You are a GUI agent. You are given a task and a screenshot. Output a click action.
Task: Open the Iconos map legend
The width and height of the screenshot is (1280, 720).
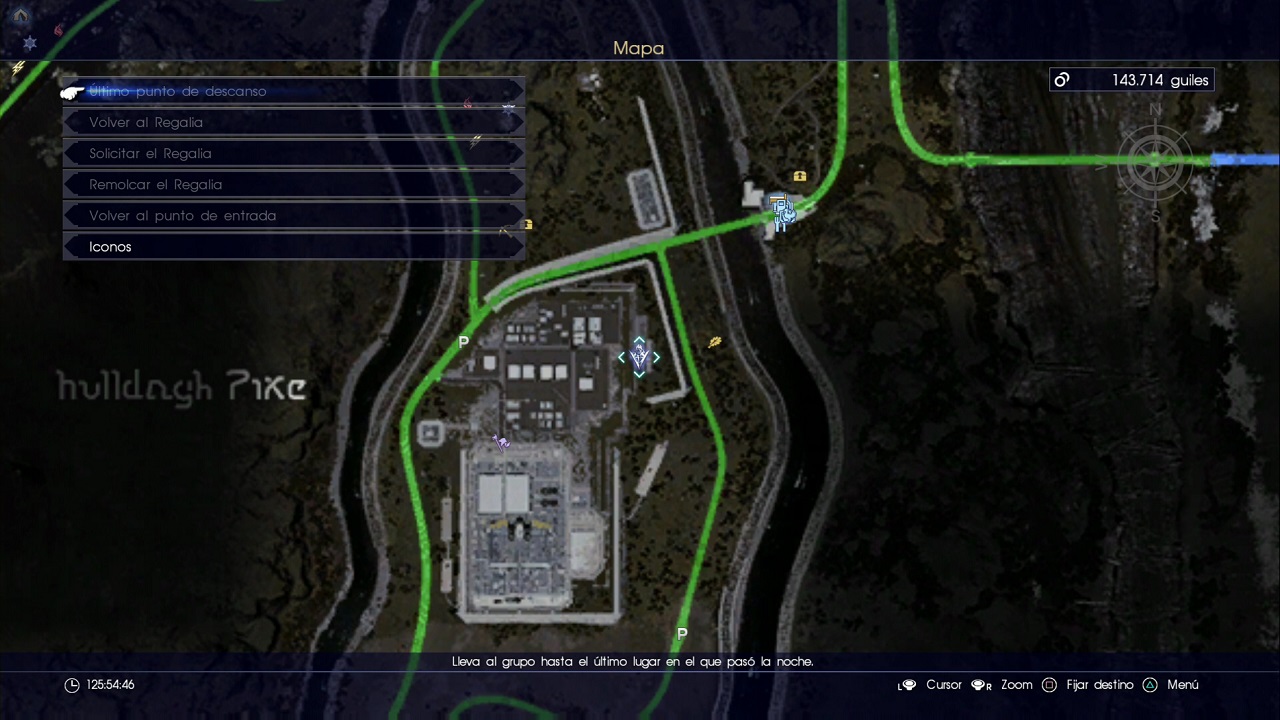tap(110, 246)
